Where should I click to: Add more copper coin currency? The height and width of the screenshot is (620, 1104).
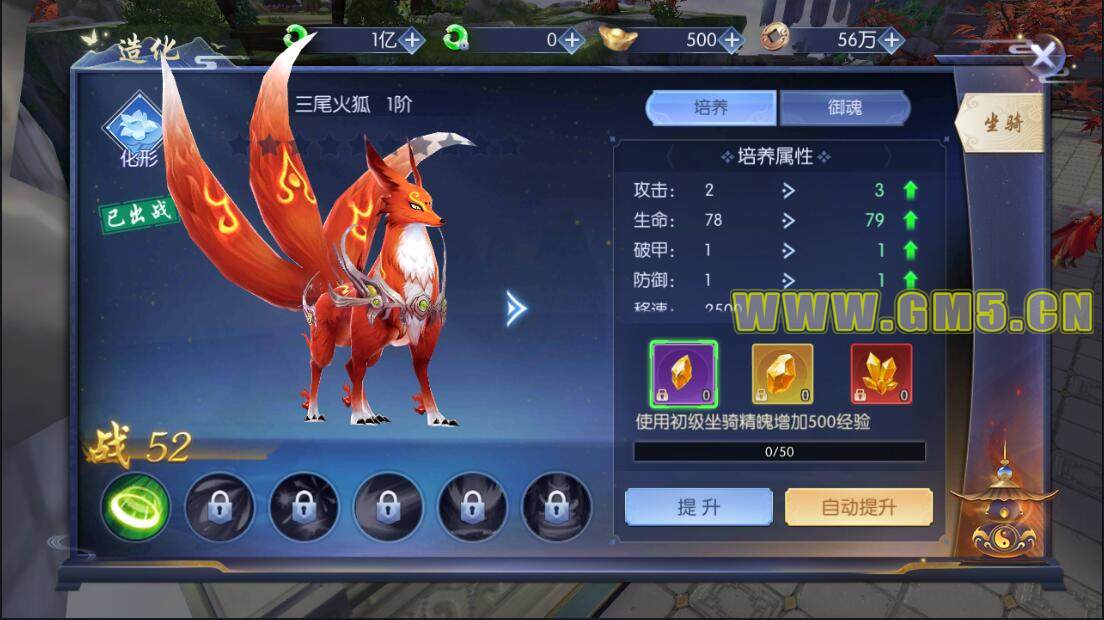(x=891, y=40)
